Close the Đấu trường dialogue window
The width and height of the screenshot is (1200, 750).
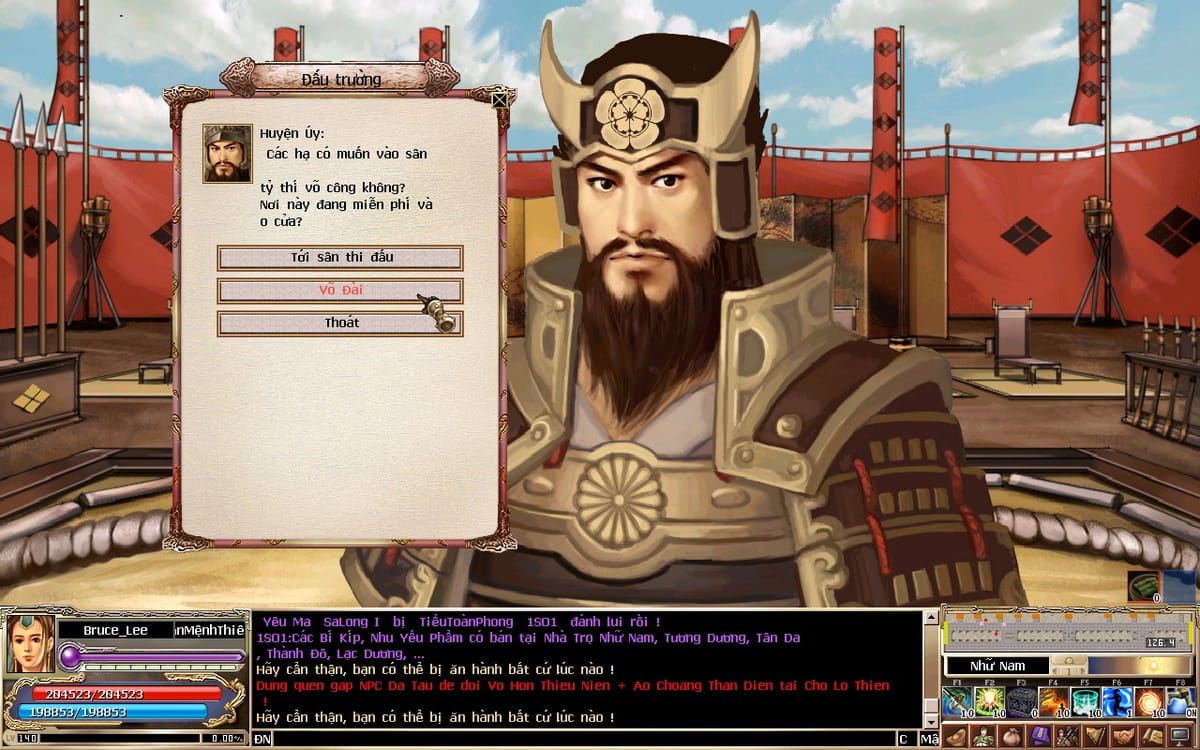(499, 98)
